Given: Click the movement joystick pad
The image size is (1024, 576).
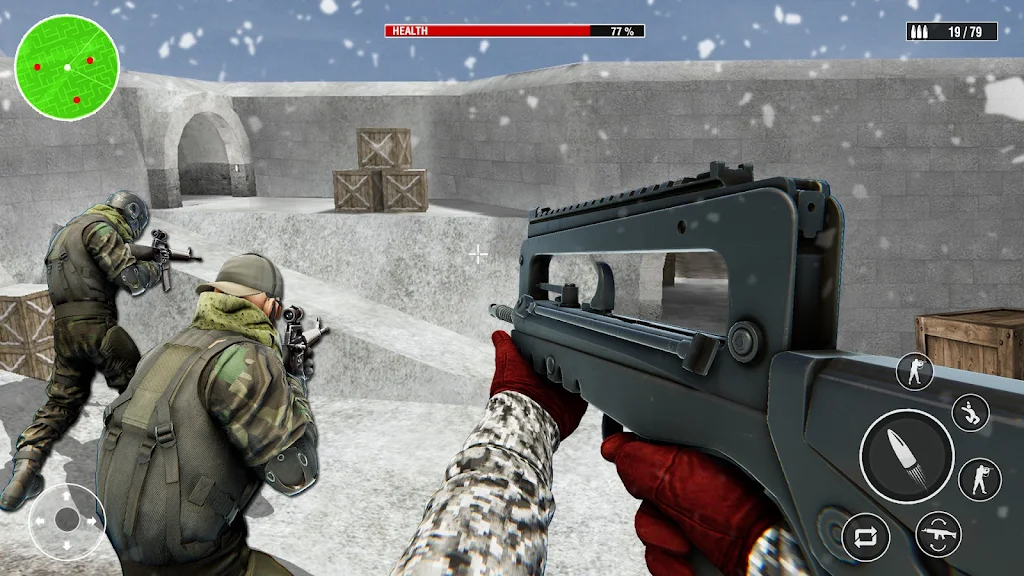Looking at the screenshot, I should coord(67,520).
